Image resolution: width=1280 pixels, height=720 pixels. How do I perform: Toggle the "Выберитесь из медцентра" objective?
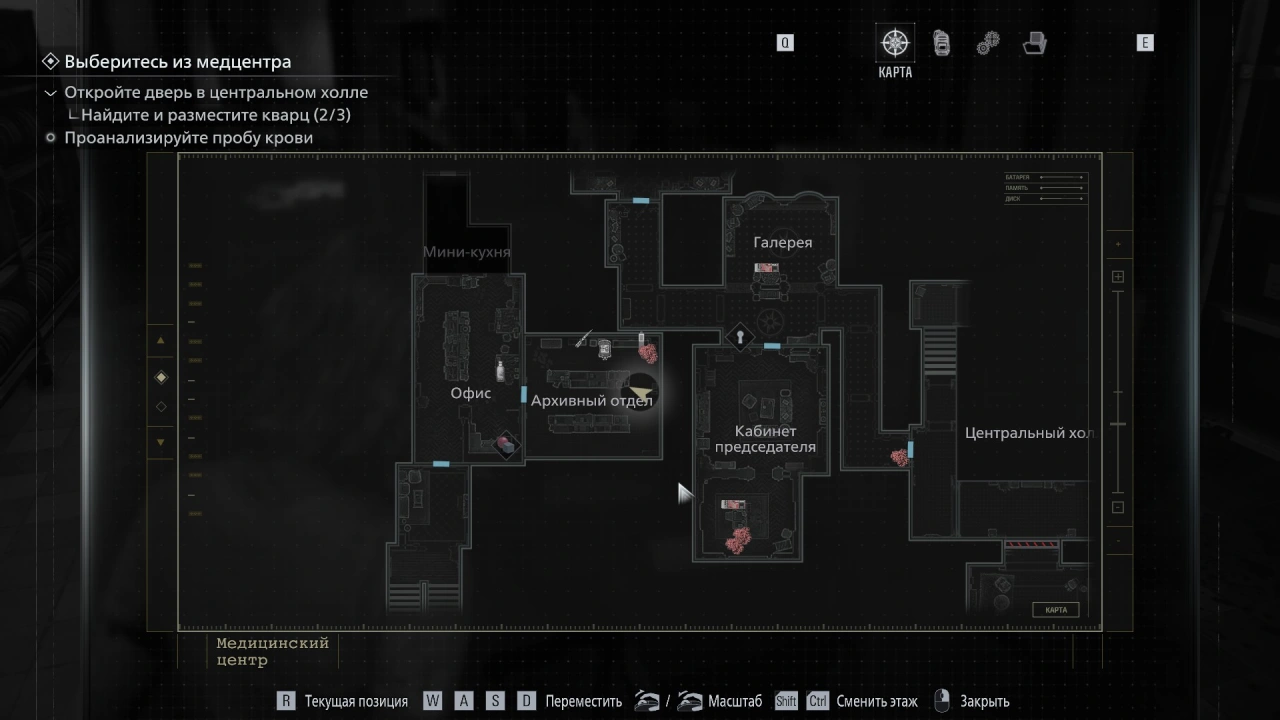(178, 62)
